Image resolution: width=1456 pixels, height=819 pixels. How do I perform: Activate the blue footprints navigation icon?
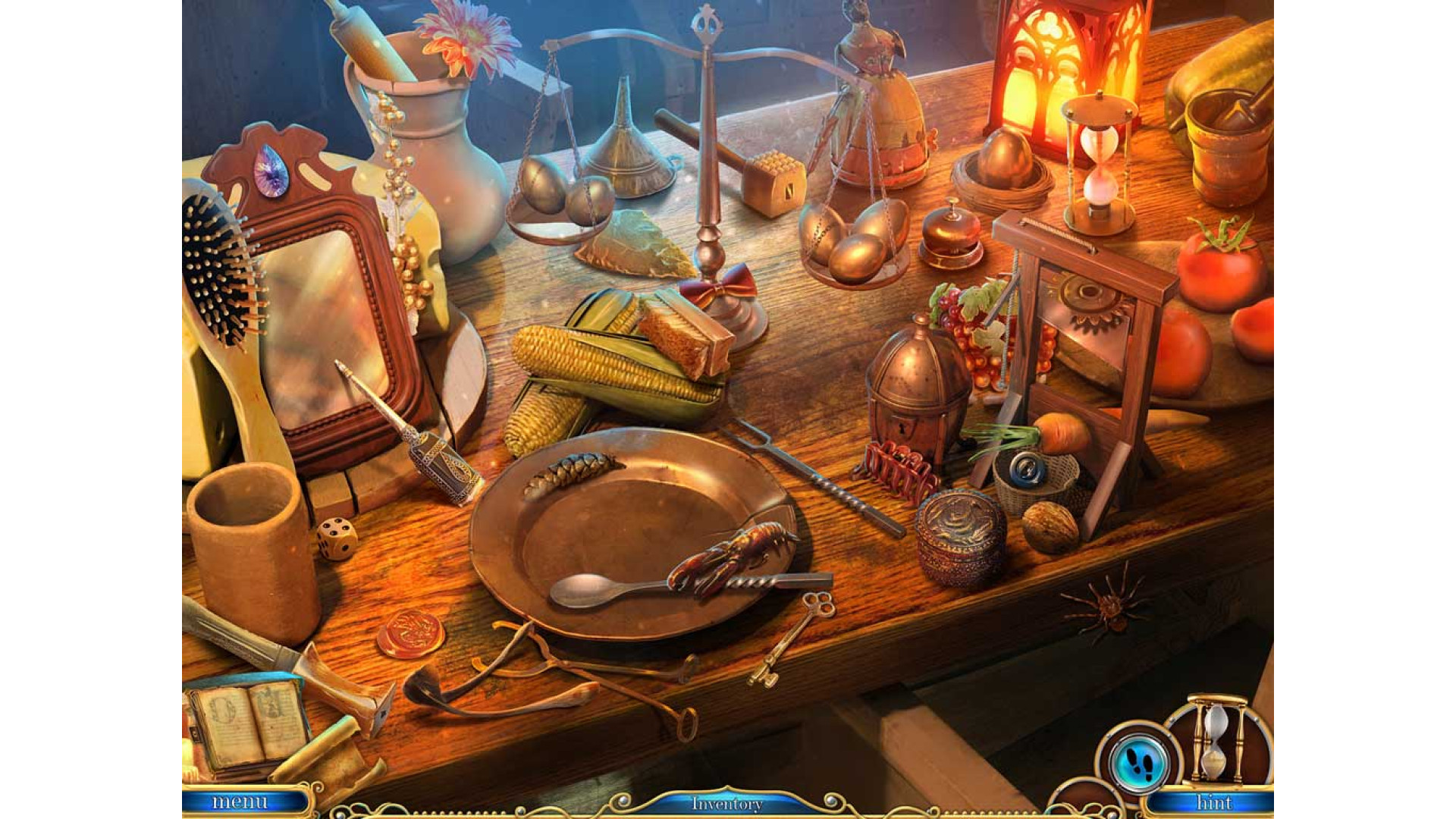(x=1137, y=761)
